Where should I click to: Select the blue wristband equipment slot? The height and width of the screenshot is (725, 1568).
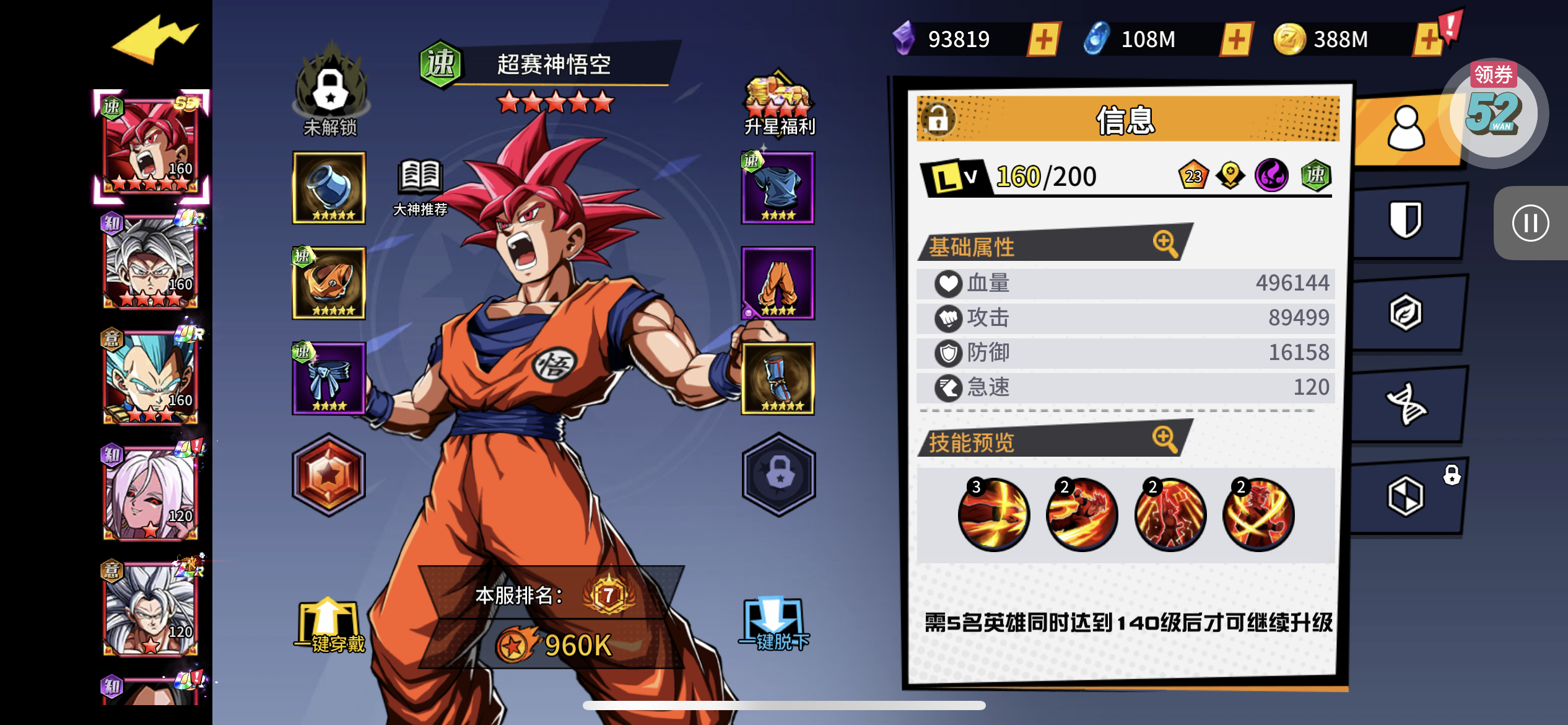[x=778, y=379]
